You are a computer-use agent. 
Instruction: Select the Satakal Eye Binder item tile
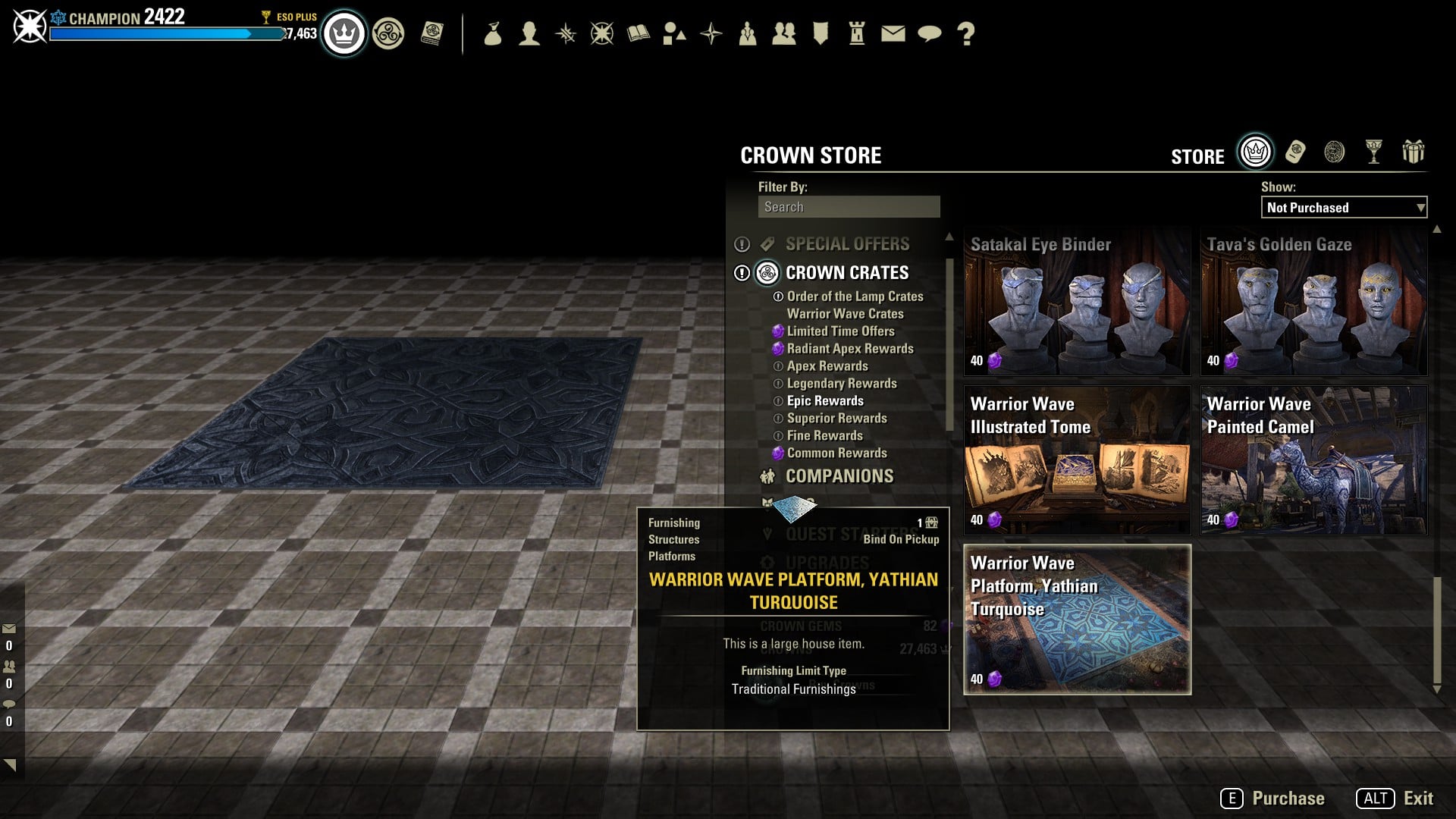1077,302
